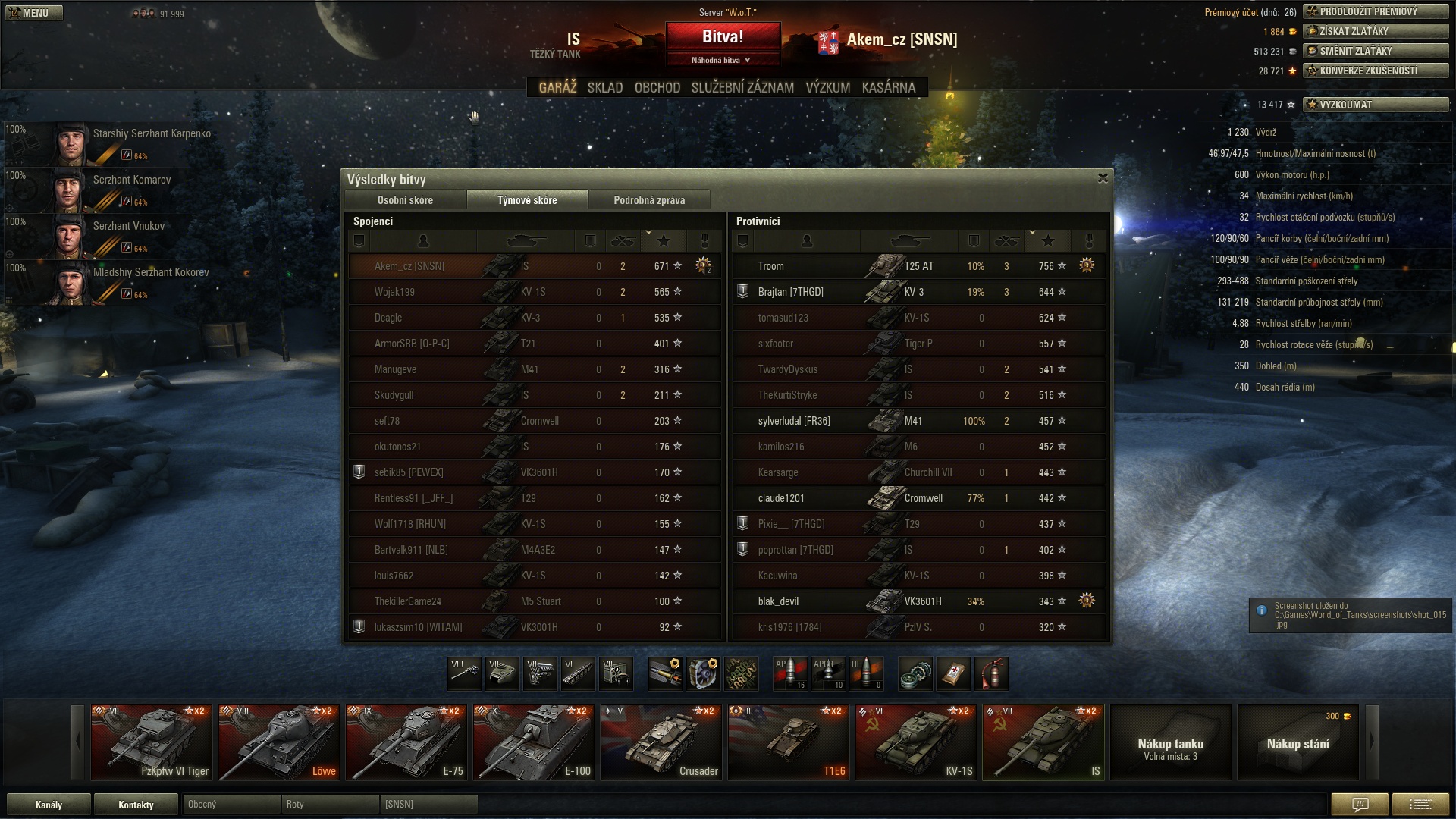The image size is (1456, 819).
Task: Select the Löwe tank in carousel
Action: click(278, 742)
